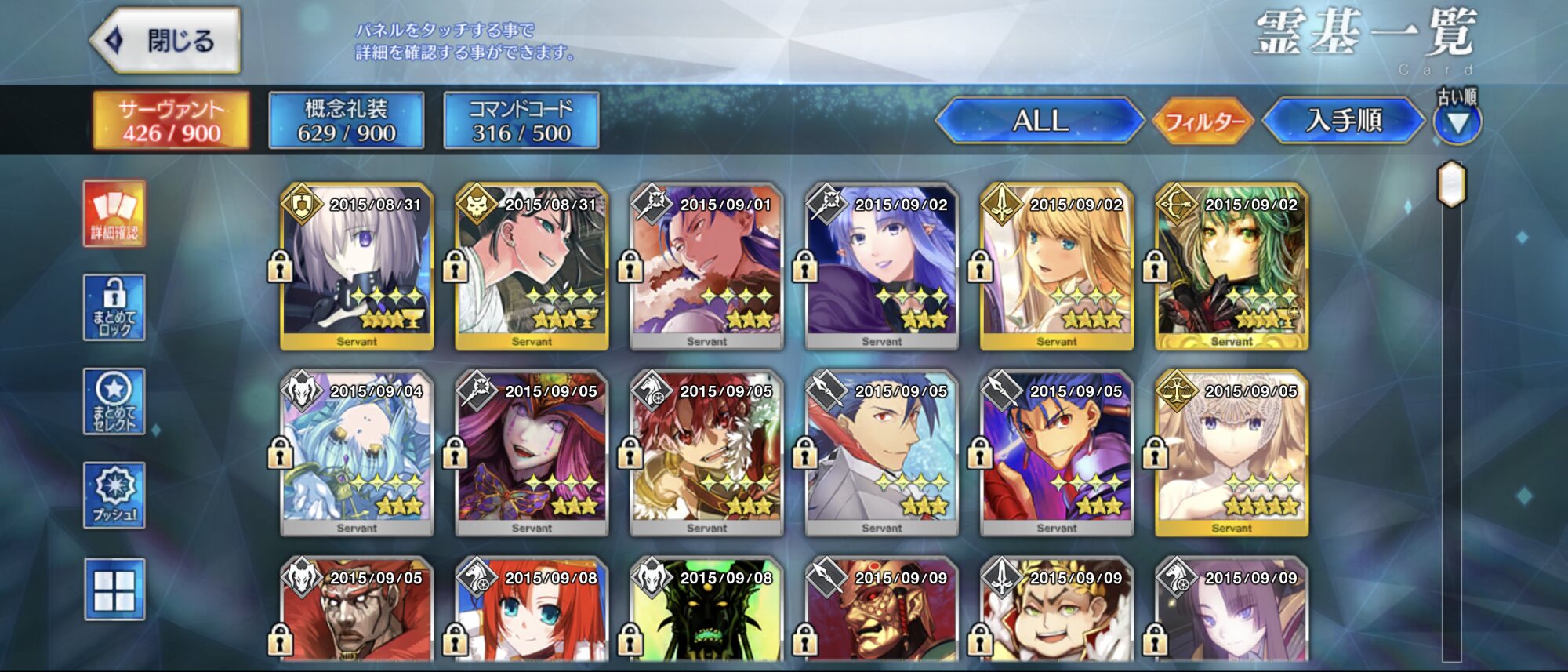Open the 概念礼装 tab
Screen dimensions: 1568x672
pyautogui.click(x=346, y=121)
